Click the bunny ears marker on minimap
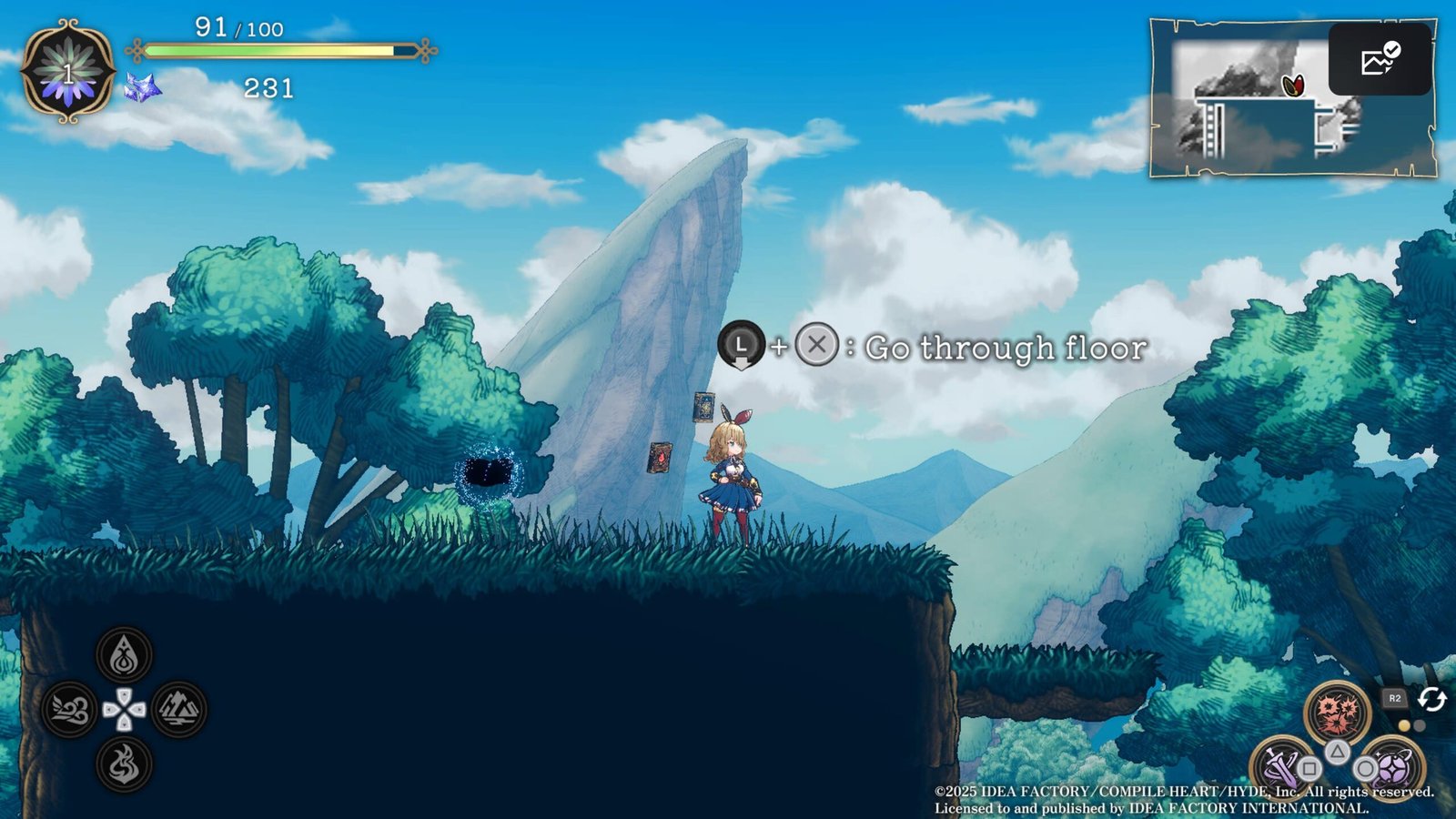This screenshot has width=1456, height=819. click(1293, 86)
